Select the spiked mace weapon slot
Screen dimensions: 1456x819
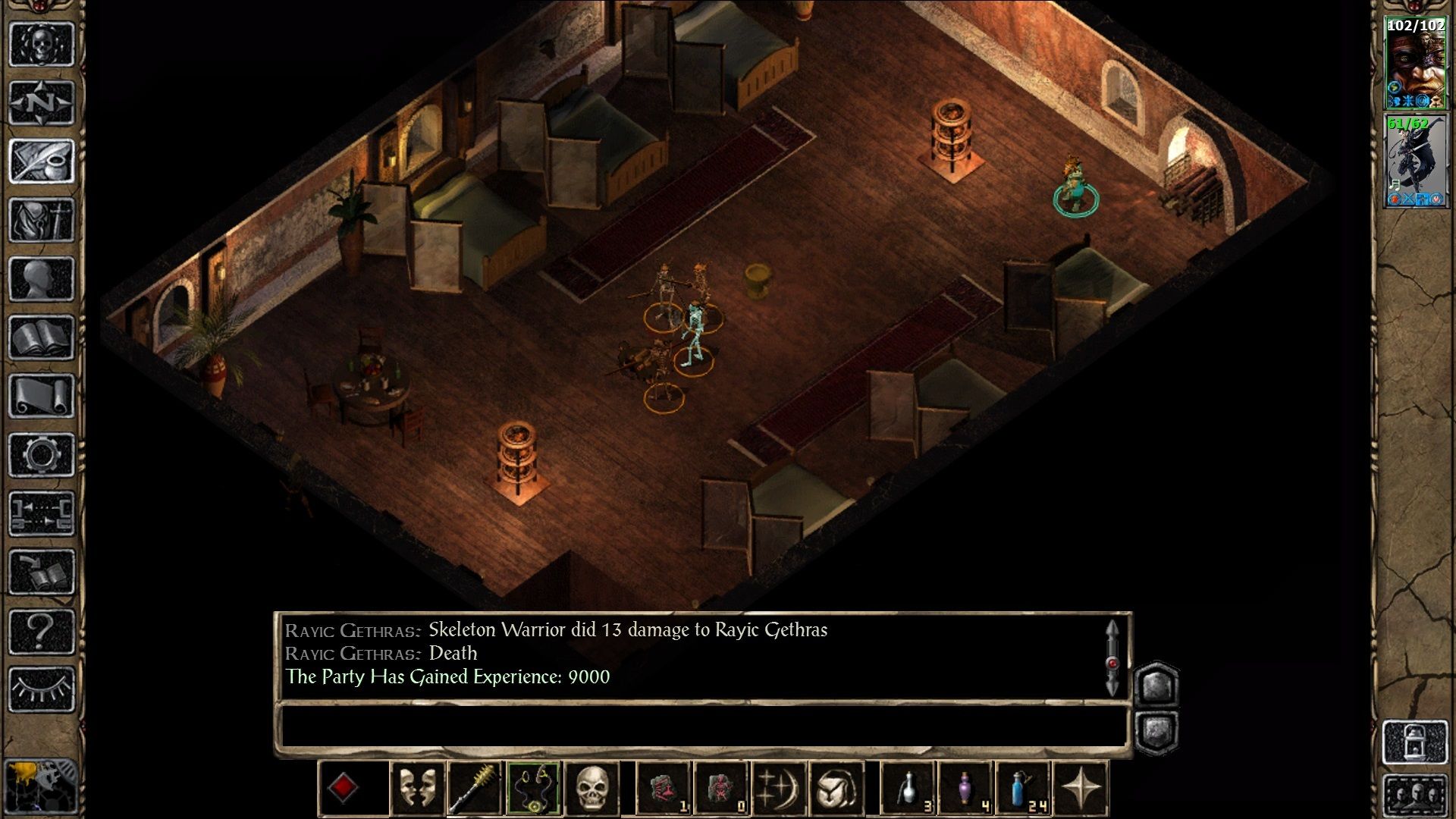(x=475, y=789)
